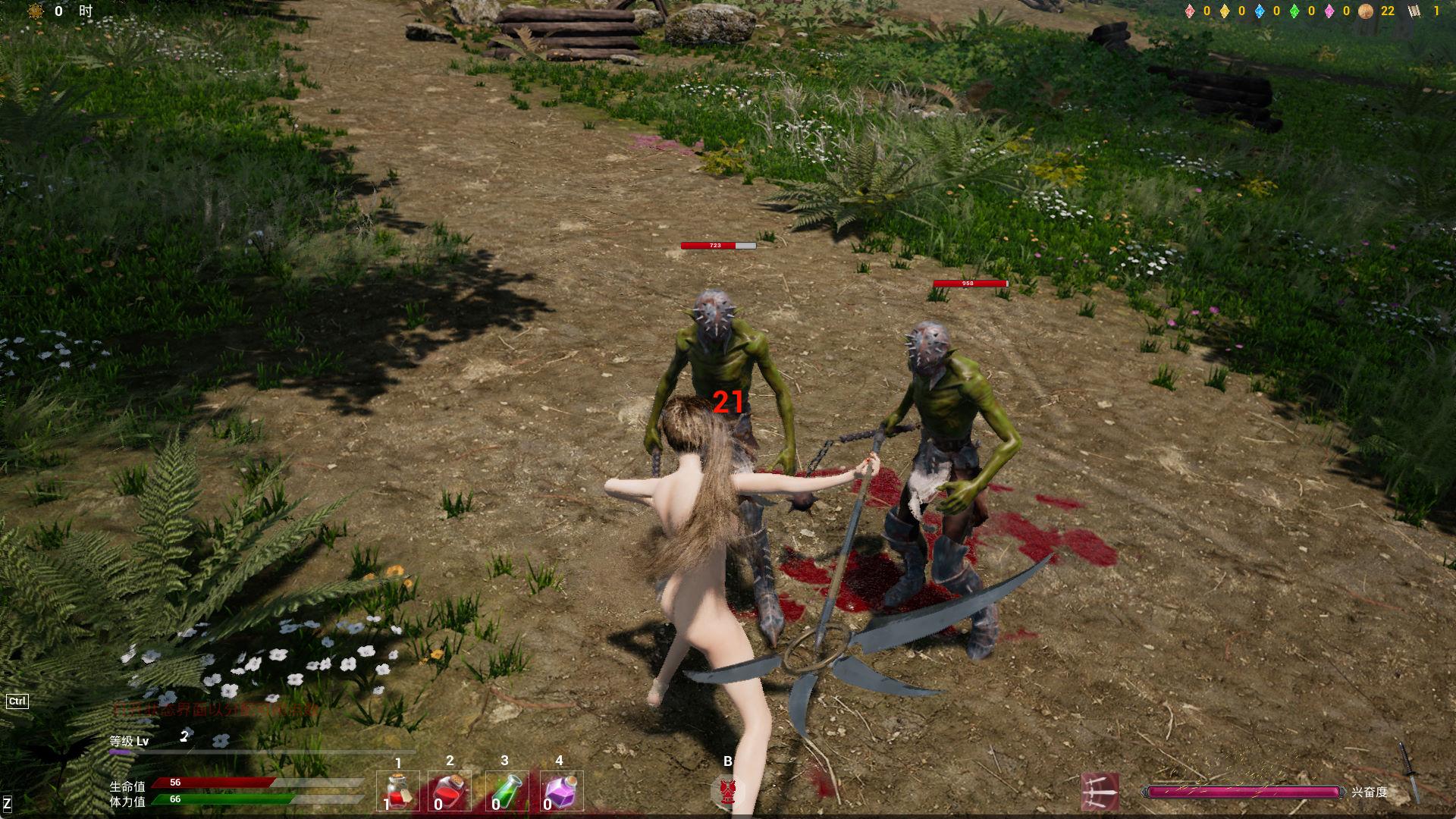
Task: Activate the triple swords skill icon
Action: 1100,792
